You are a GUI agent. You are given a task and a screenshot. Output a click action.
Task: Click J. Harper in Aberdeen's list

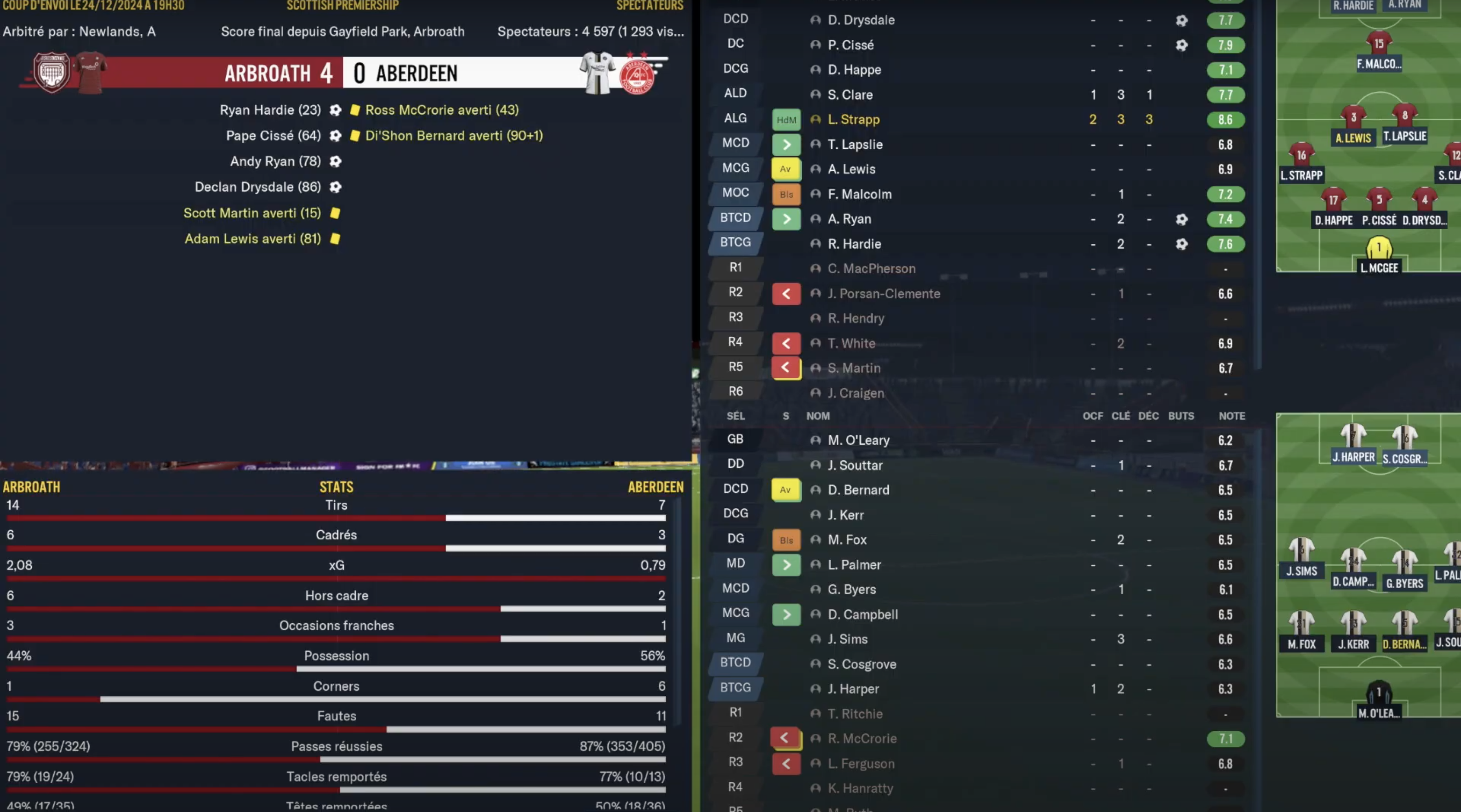coord(853,689)
